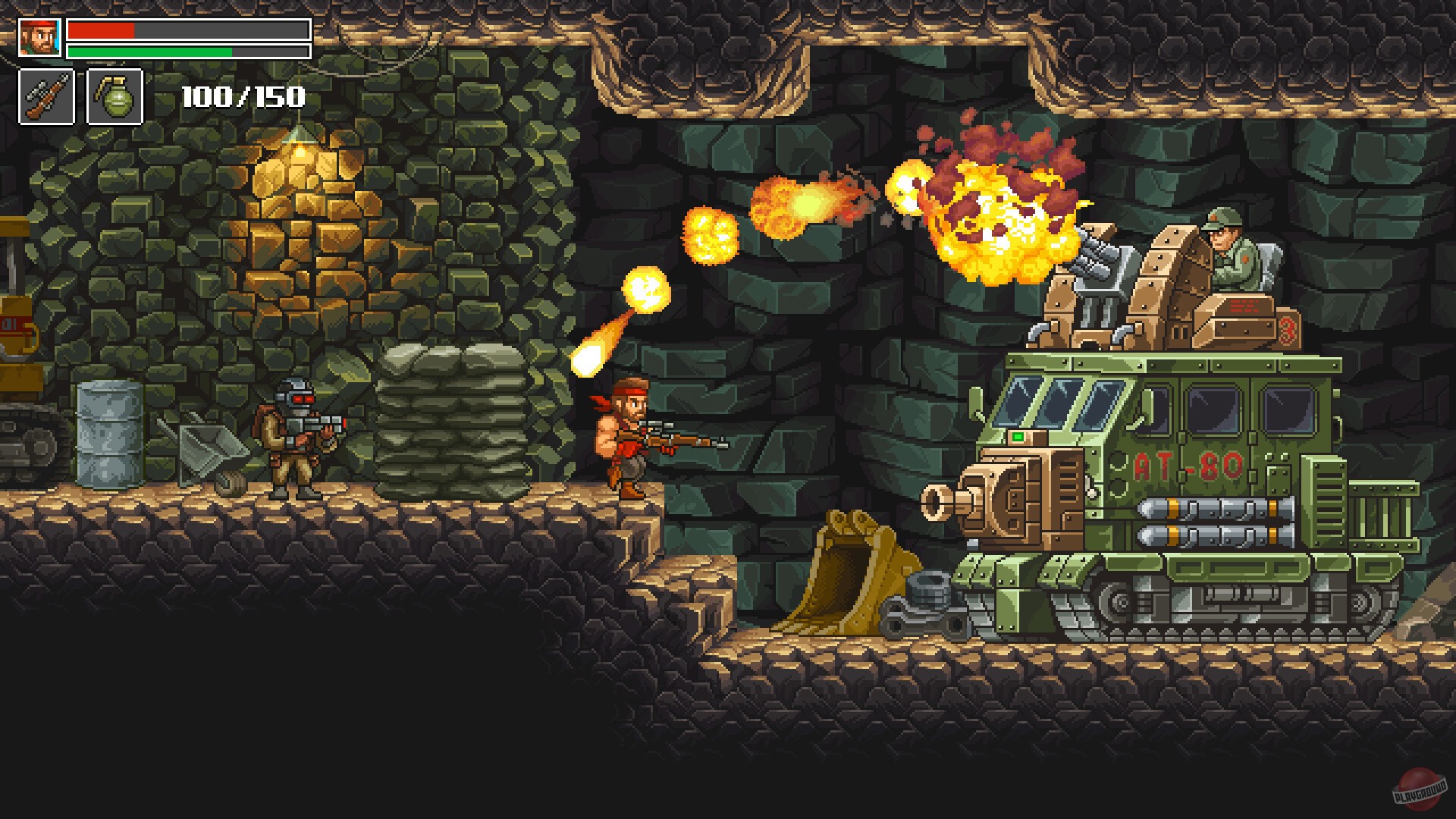Click the masked enemy soldier with goggles

tap(296, 425)
